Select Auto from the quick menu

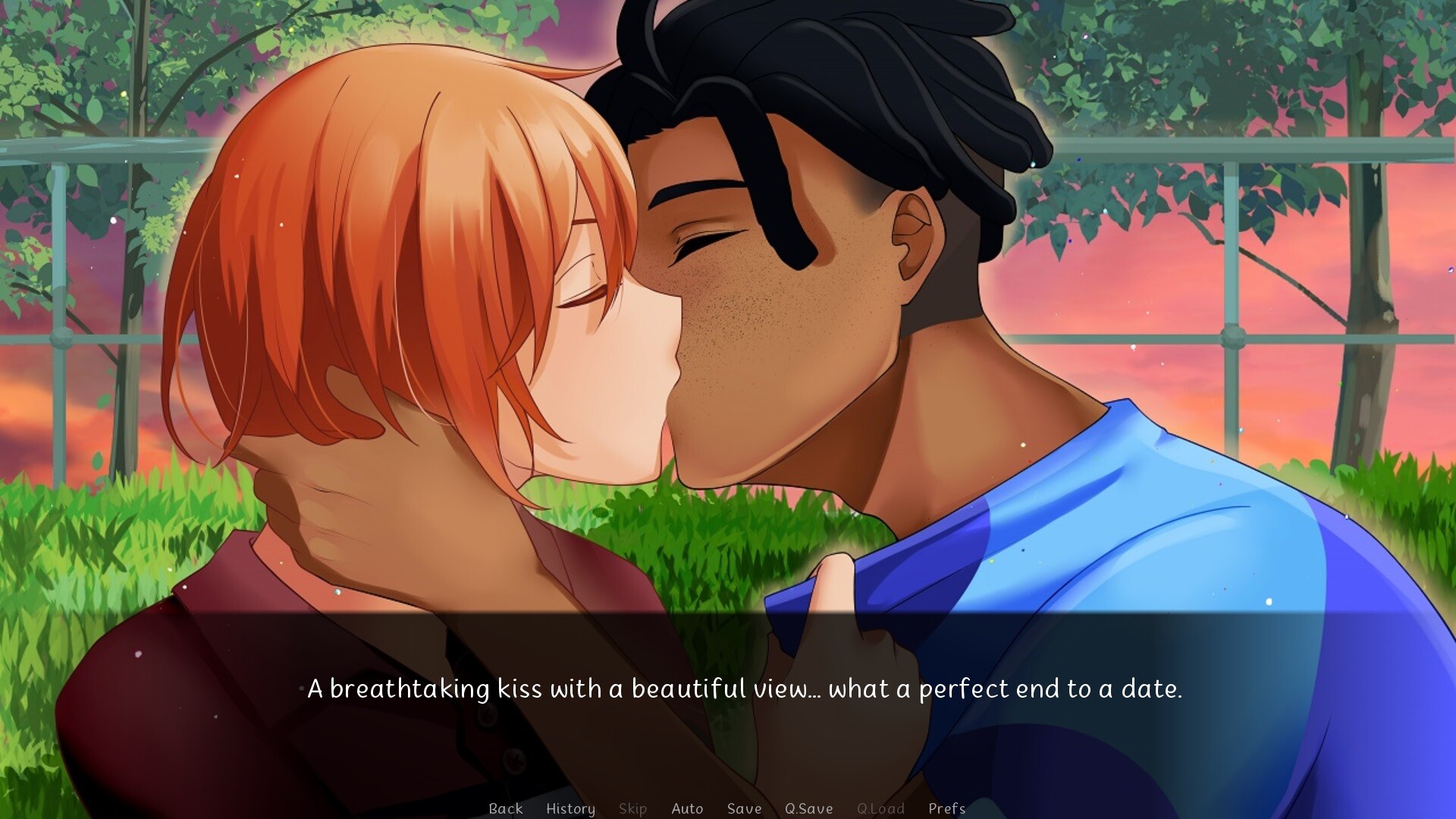tap(687, 808)
